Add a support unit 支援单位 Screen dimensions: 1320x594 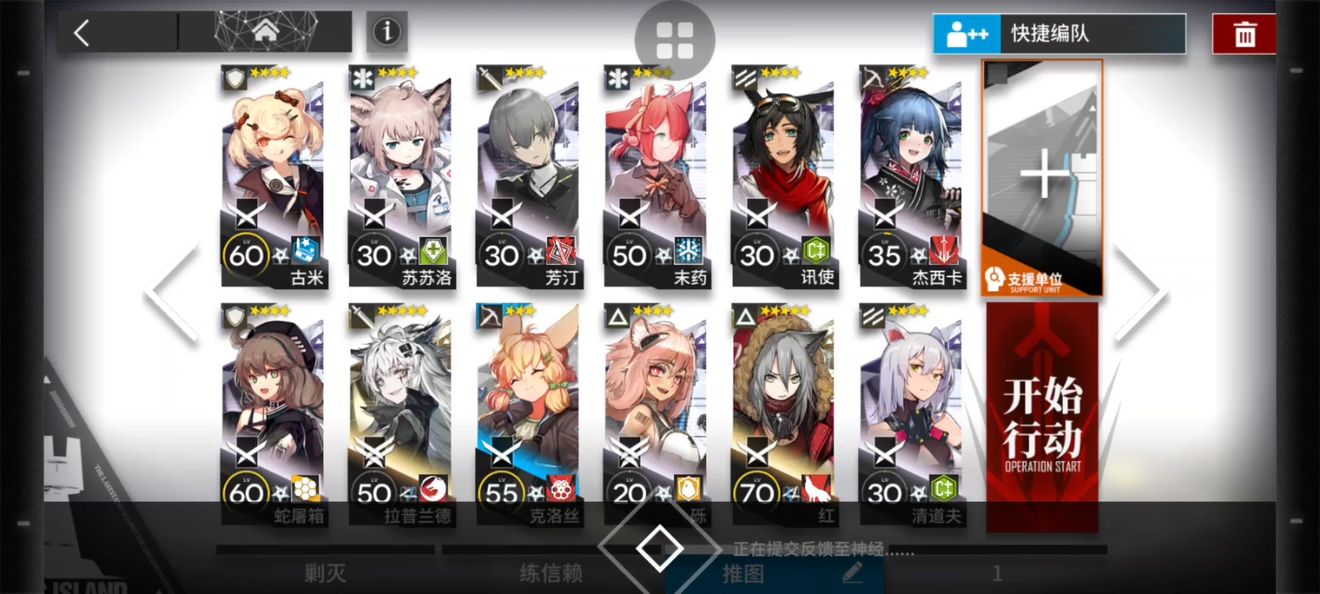click(1043, 178)
